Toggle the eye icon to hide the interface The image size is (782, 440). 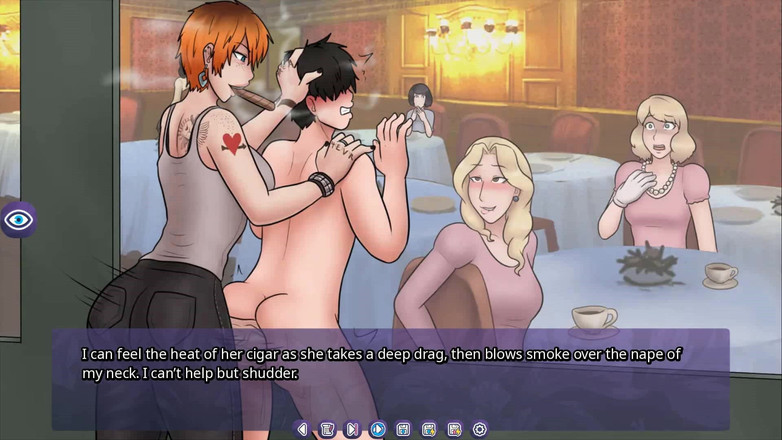tap(19, 219)
